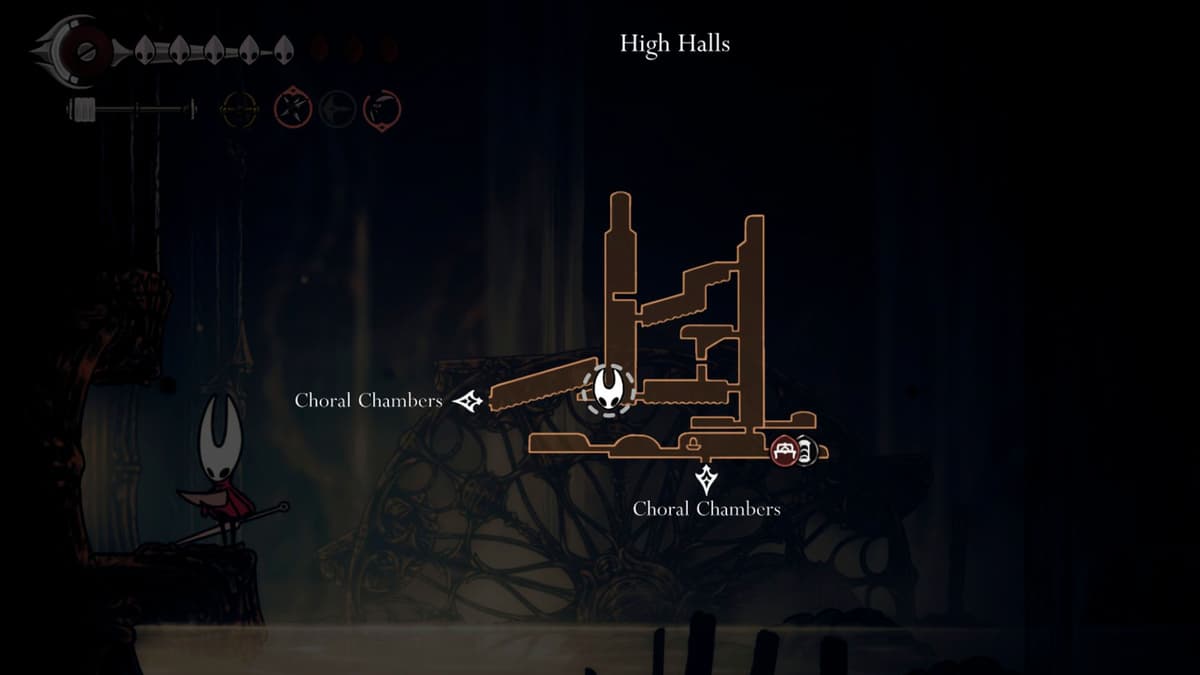Activate the curved blade tool icon

[382, 109]
